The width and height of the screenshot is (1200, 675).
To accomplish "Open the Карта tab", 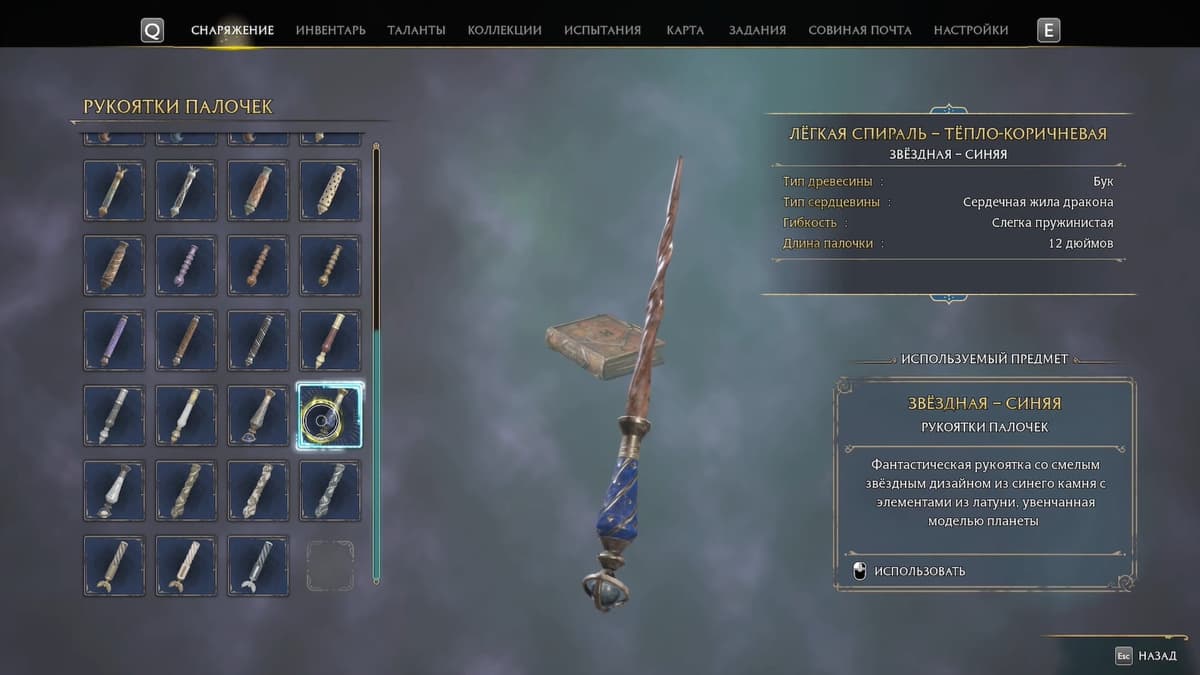I will tap(685, 30).
